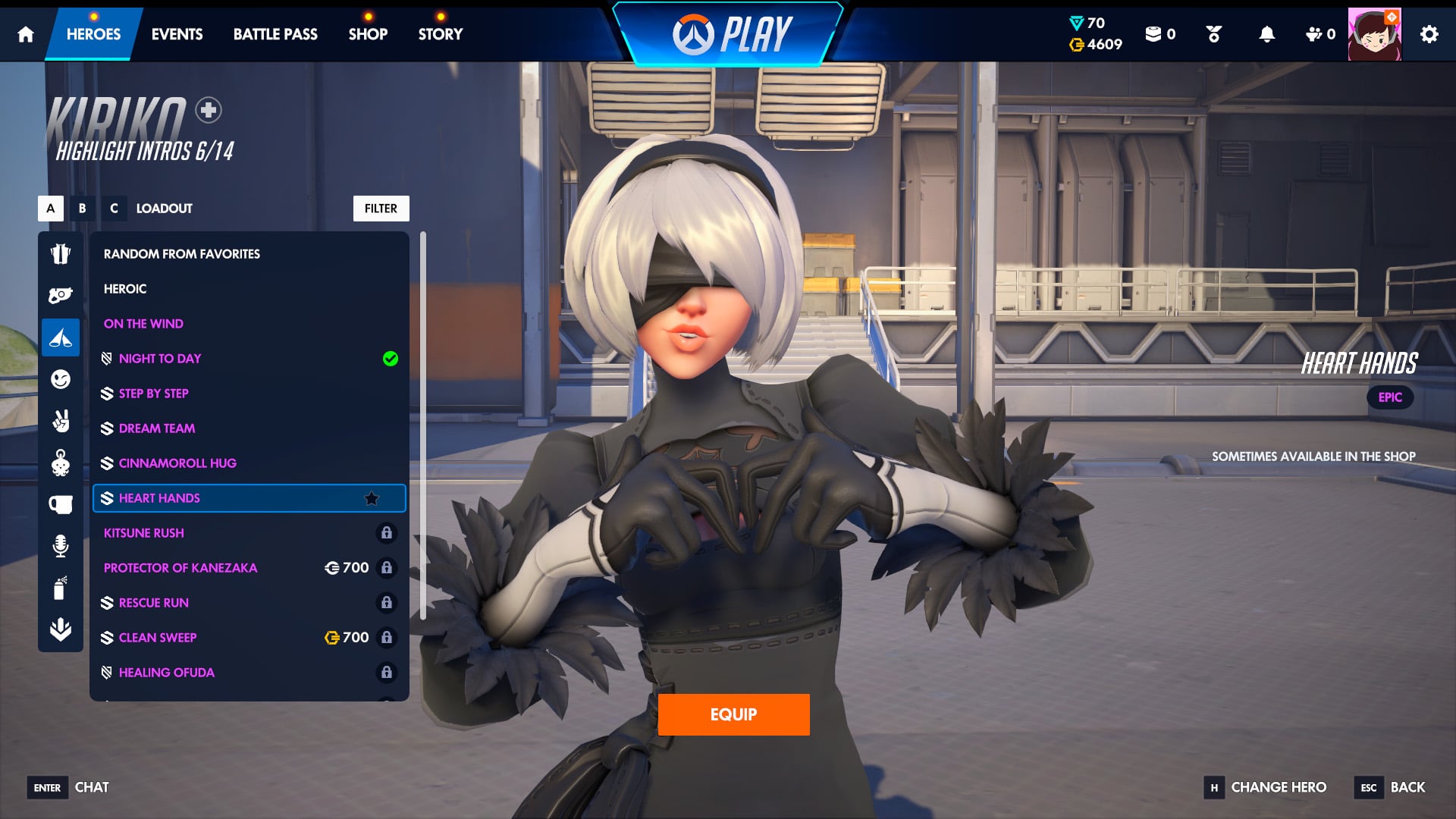Click the Play button

[732, 34]
